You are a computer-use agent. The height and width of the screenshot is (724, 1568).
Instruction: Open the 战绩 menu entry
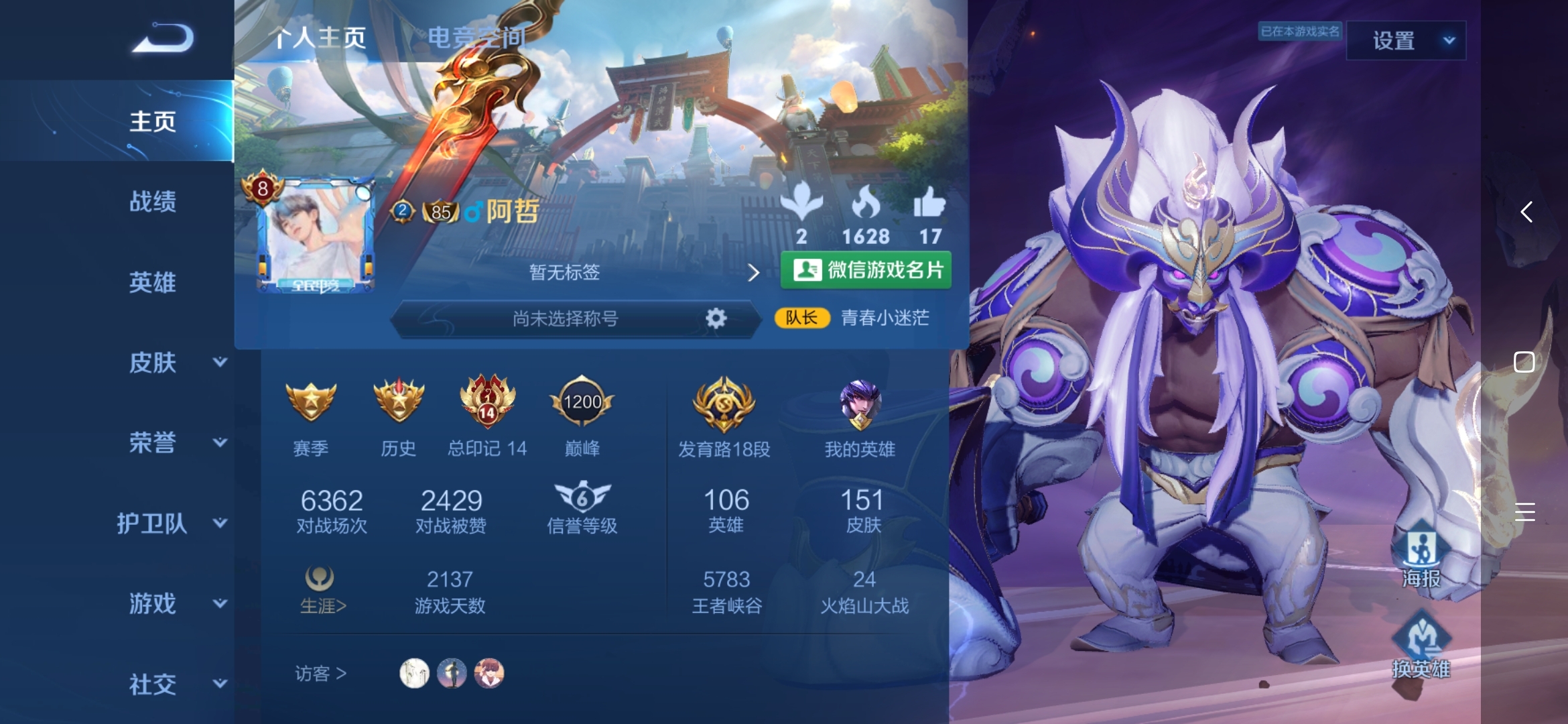tap(153, 201)
